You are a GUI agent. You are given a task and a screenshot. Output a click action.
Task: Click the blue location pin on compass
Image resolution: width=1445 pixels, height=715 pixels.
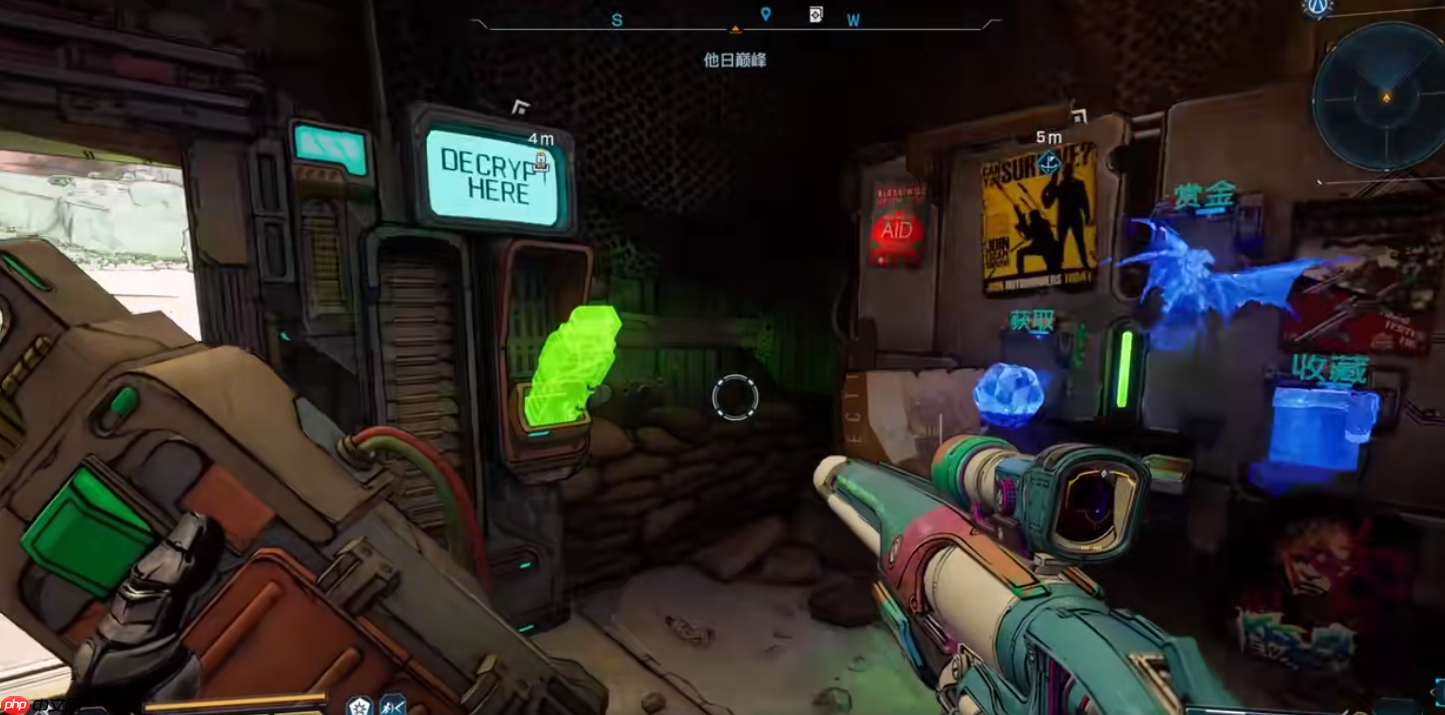(x=766, y=14)
